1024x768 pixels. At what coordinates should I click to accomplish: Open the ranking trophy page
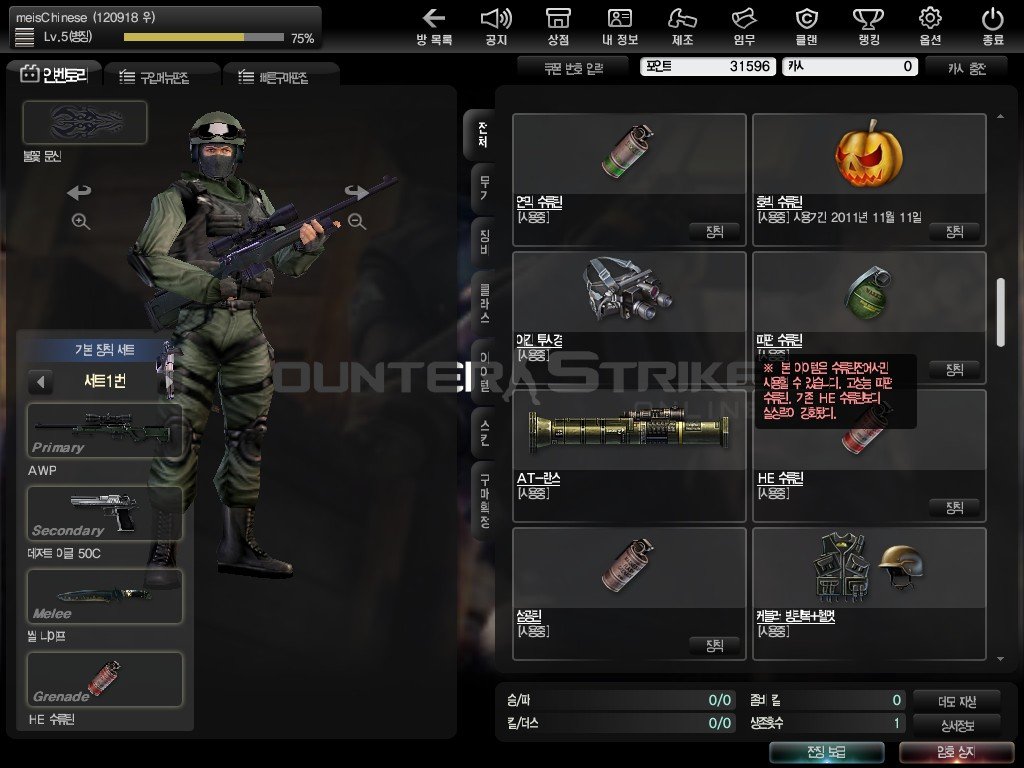(x=867, y=26)
